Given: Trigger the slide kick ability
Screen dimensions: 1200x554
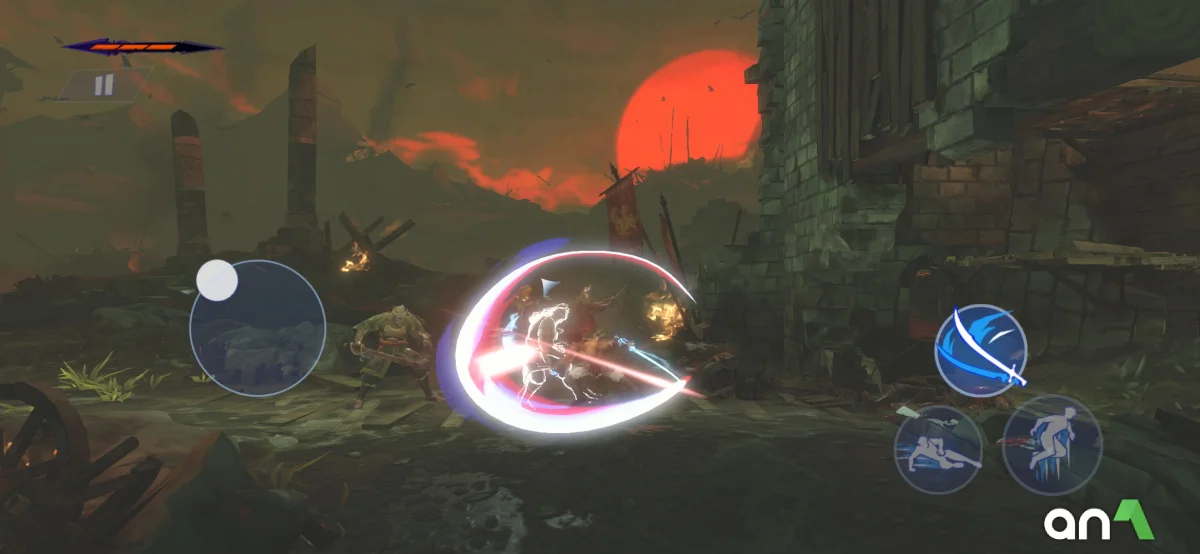Looking at the screenshot, I should (x=937, y=449).
